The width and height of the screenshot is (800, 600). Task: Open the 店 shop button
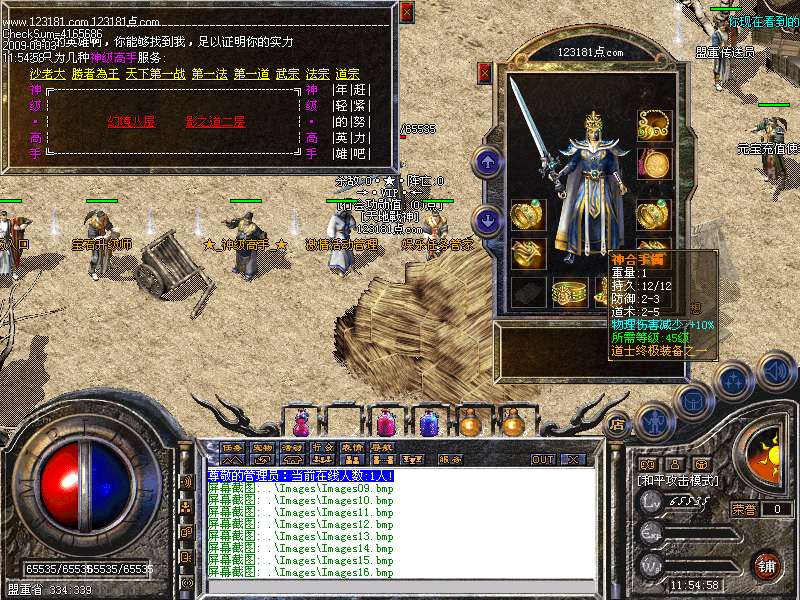coord(618,422)
